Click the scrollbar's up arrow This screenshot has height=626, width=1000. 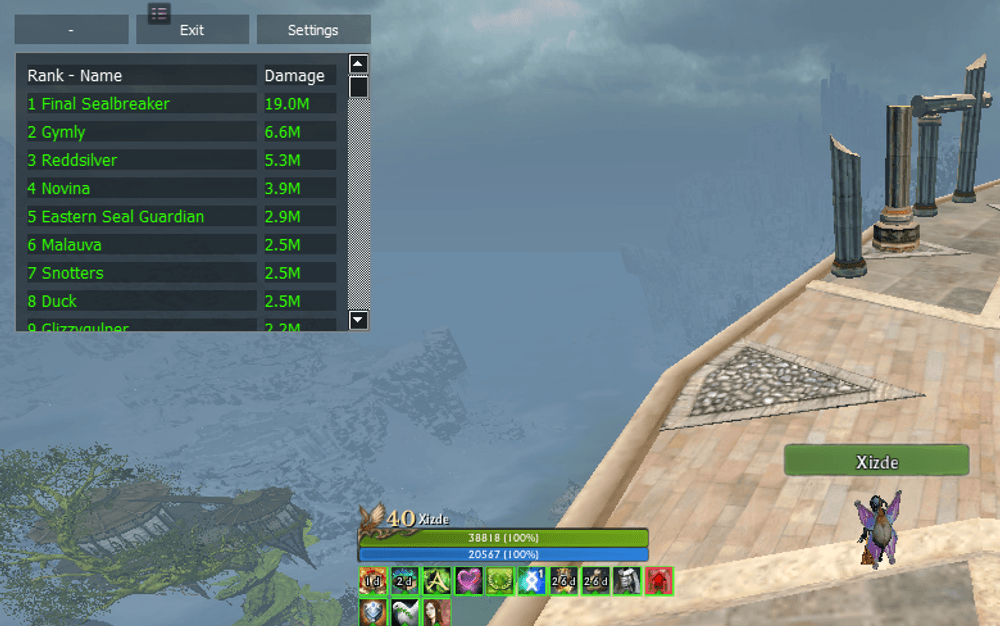click(359, 64)
